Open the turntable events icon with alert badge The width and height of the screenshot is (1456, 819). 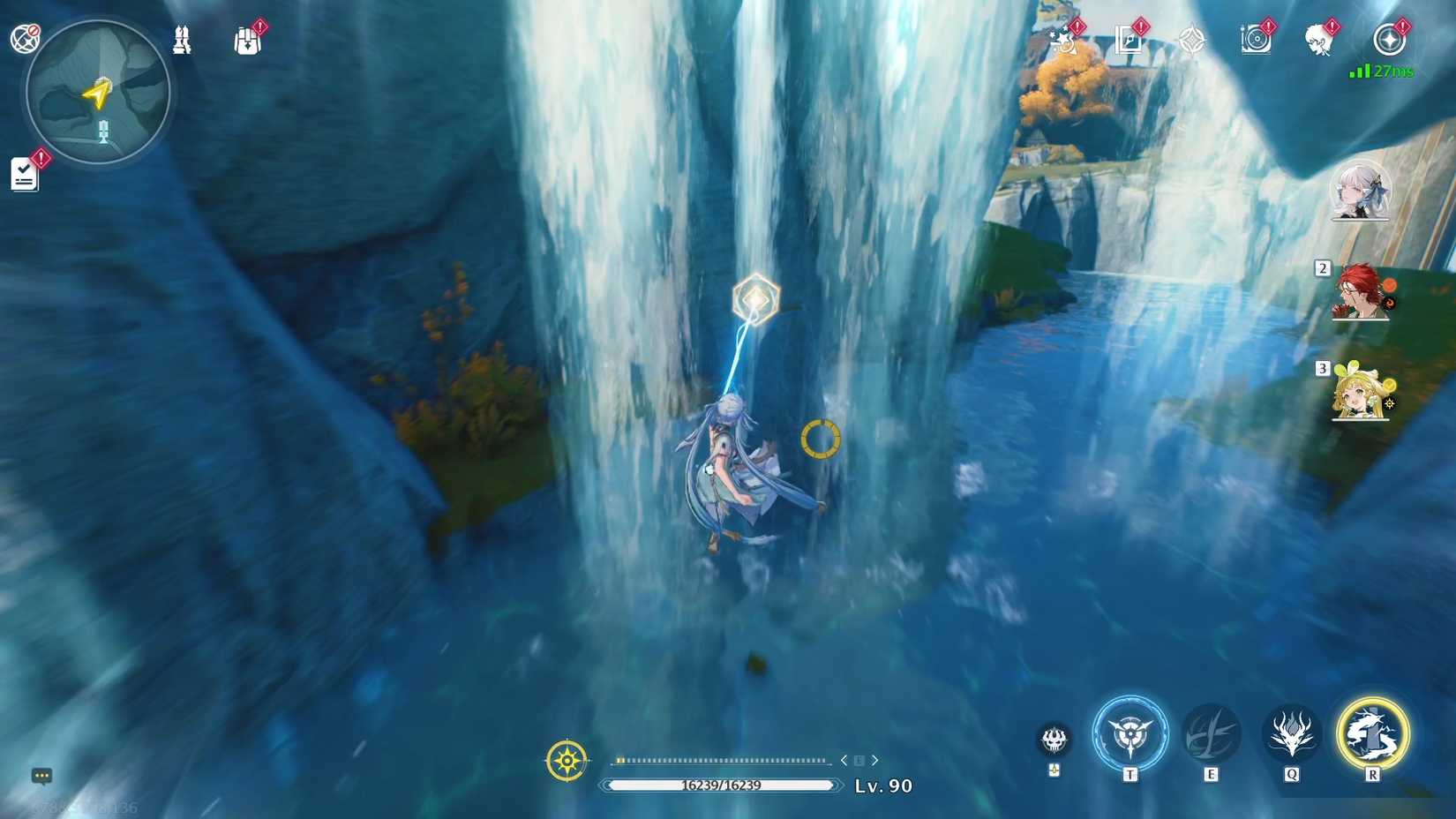(x=1256, y=39)
